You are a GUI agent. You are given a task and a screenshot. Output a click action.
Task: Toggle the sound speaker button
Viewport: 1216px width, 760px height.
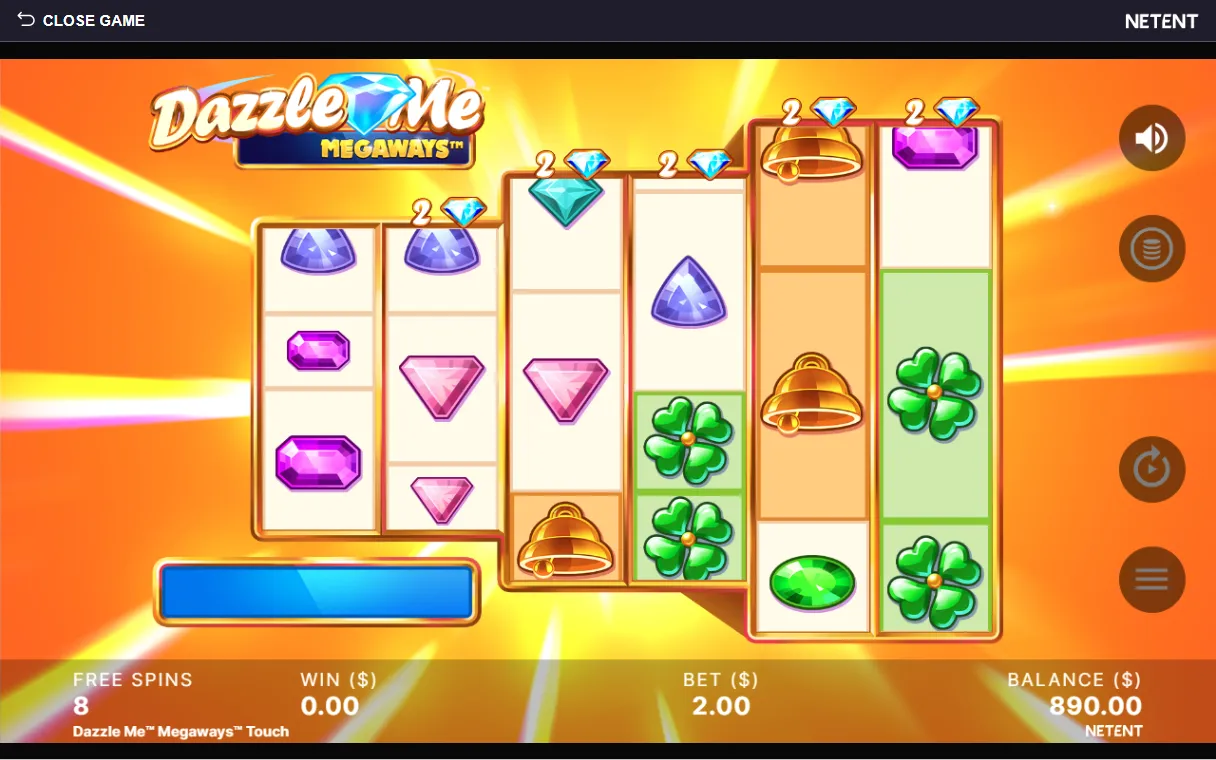click(1152, 138)
